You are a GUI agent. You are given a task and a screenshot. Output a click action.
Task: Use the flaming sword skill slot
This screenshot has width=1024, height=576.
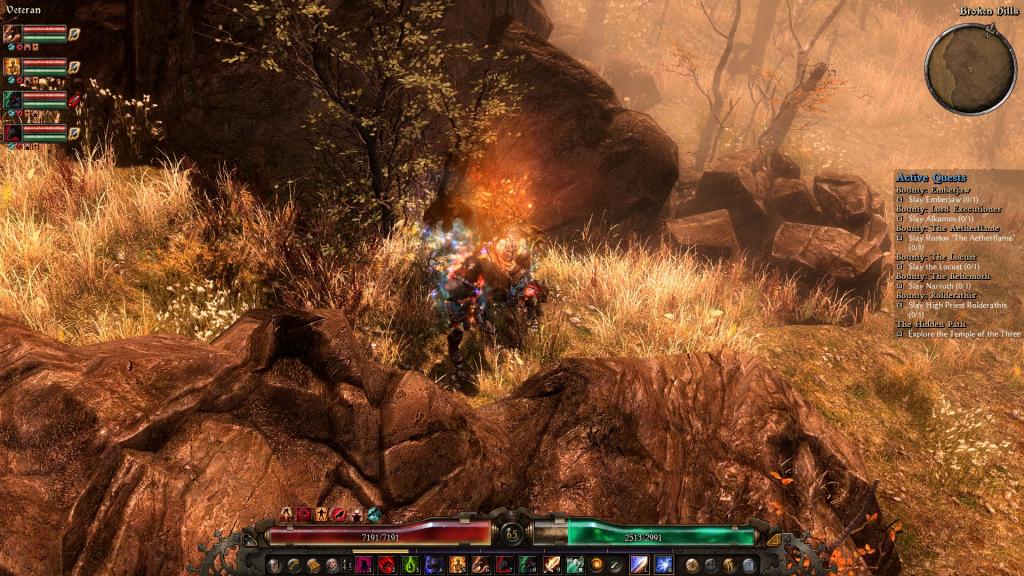[552, 565]
